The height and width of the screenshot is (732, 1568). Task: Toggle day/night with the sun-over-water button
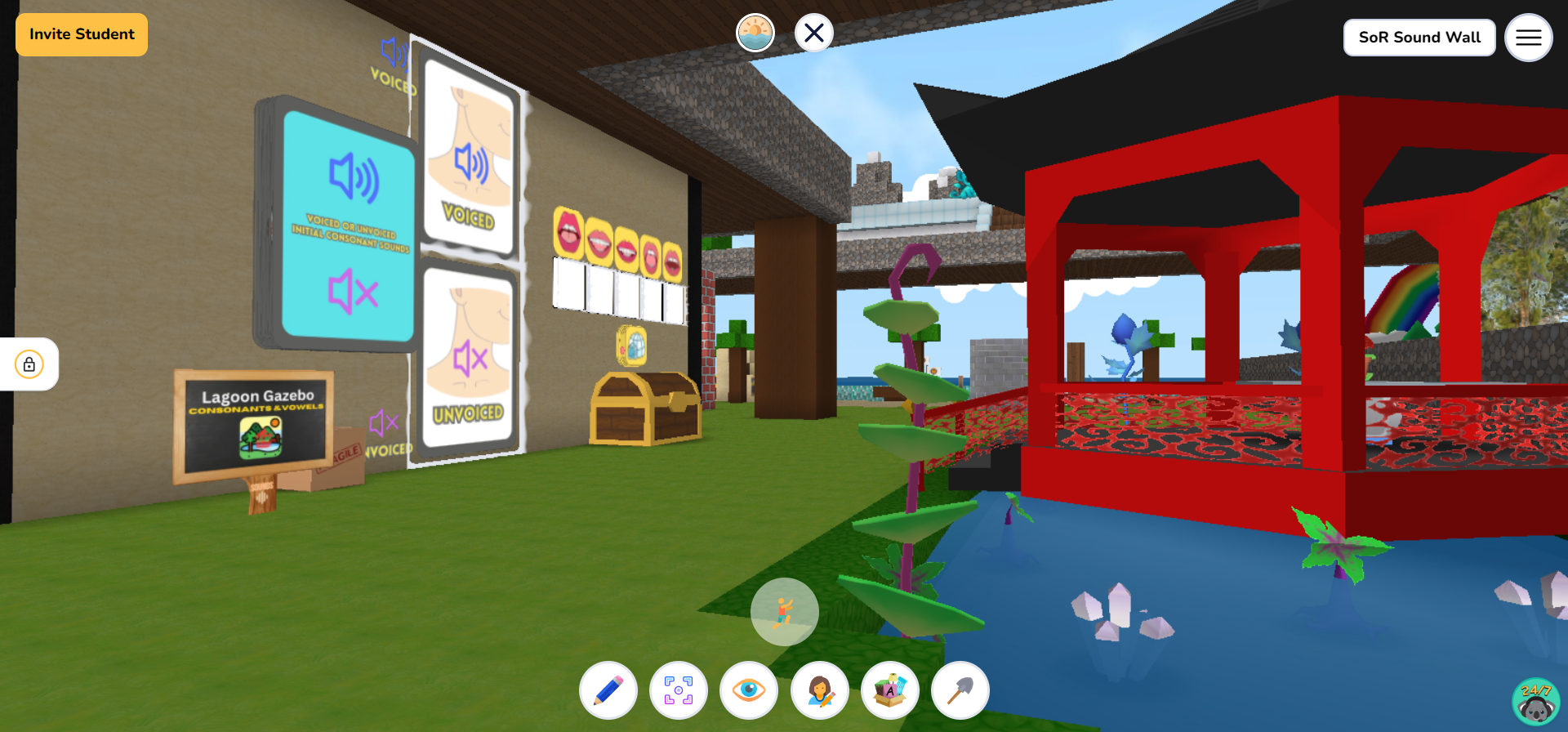coord(755,33)
